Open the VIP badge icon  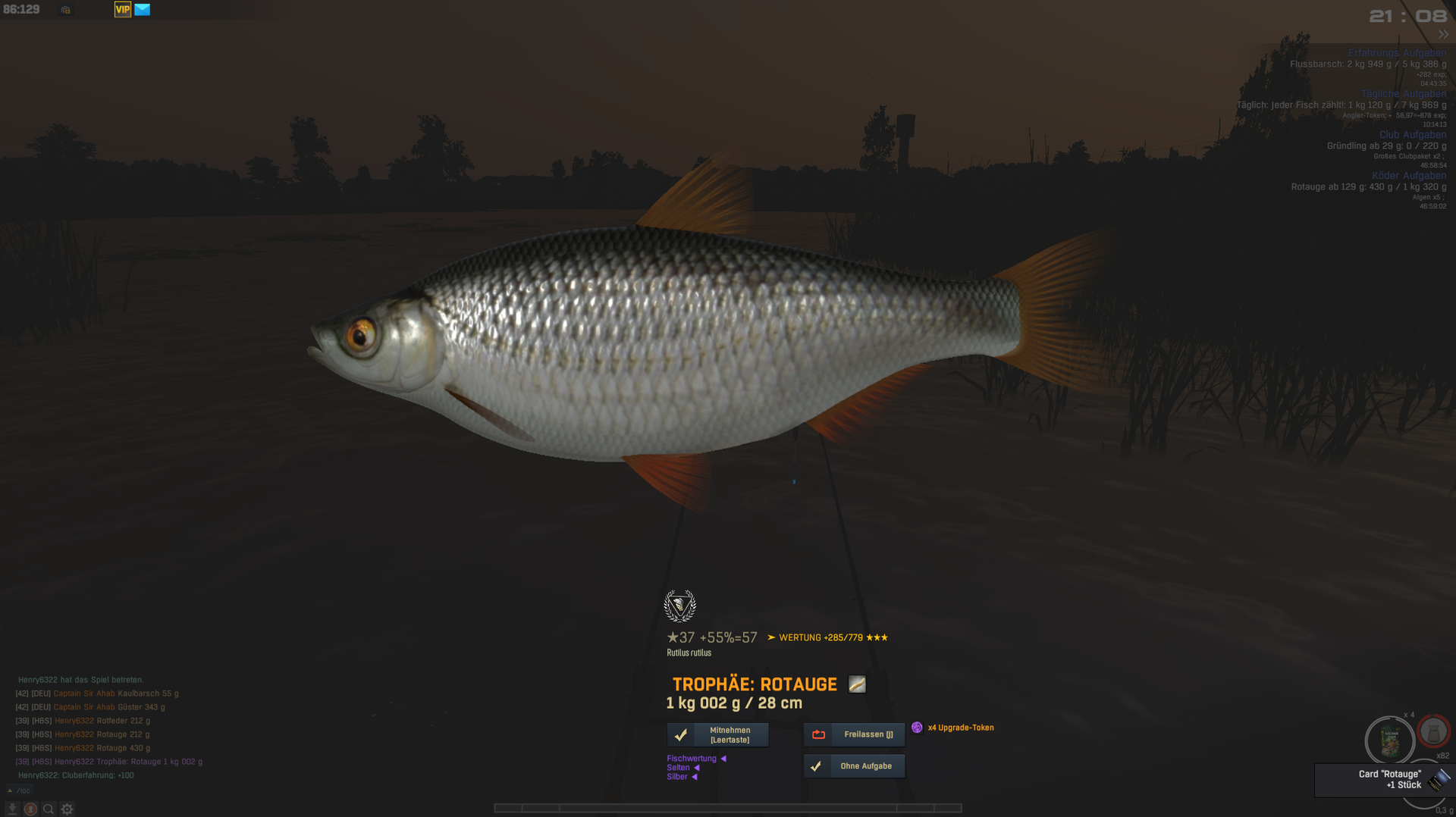pyautogui.click(x=123, y=10)
